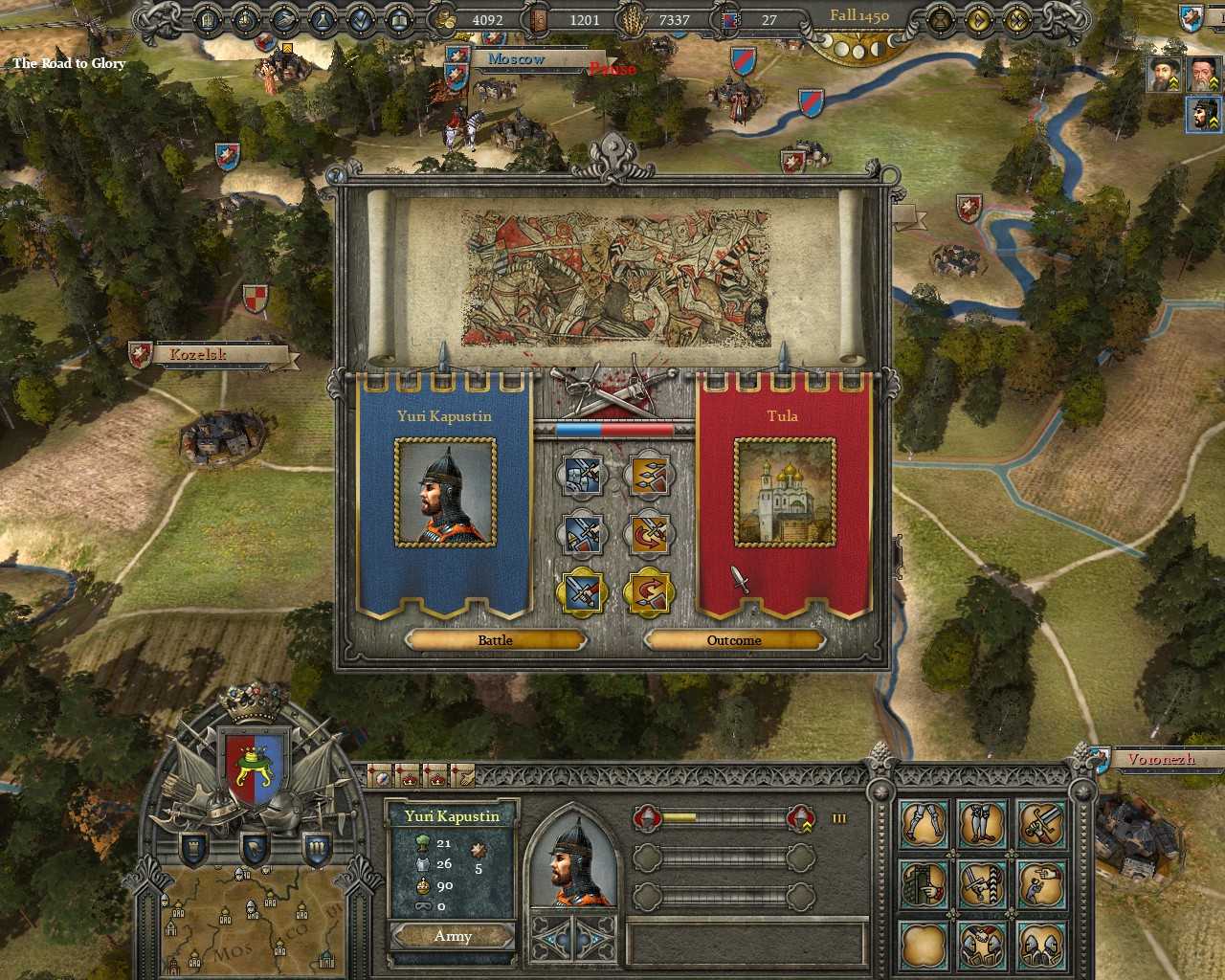
Task: Click the Moscow city banner
Action: coord(517,59)
